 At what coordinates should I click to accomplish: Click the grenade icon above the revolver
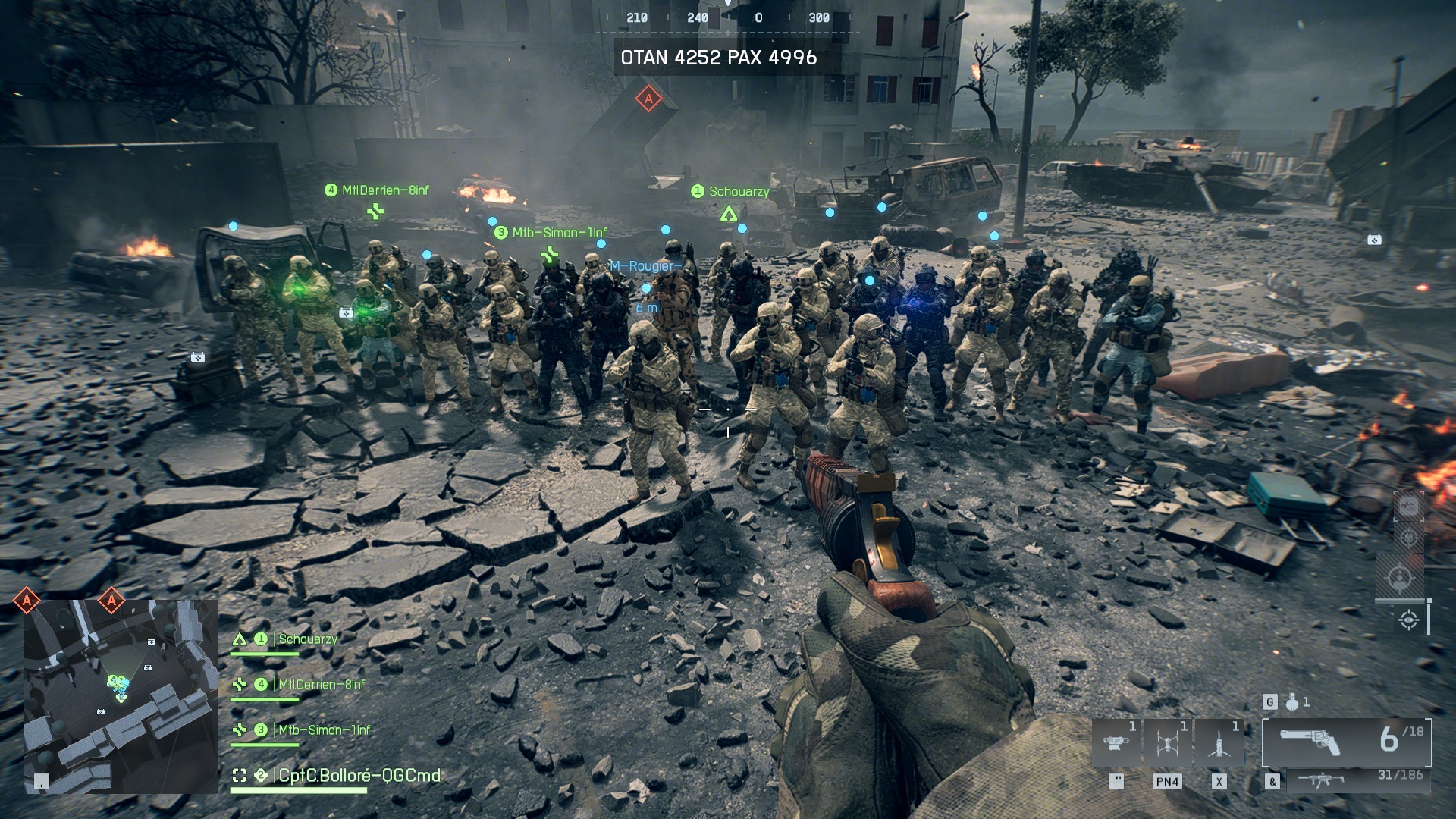click(1292, 702)
